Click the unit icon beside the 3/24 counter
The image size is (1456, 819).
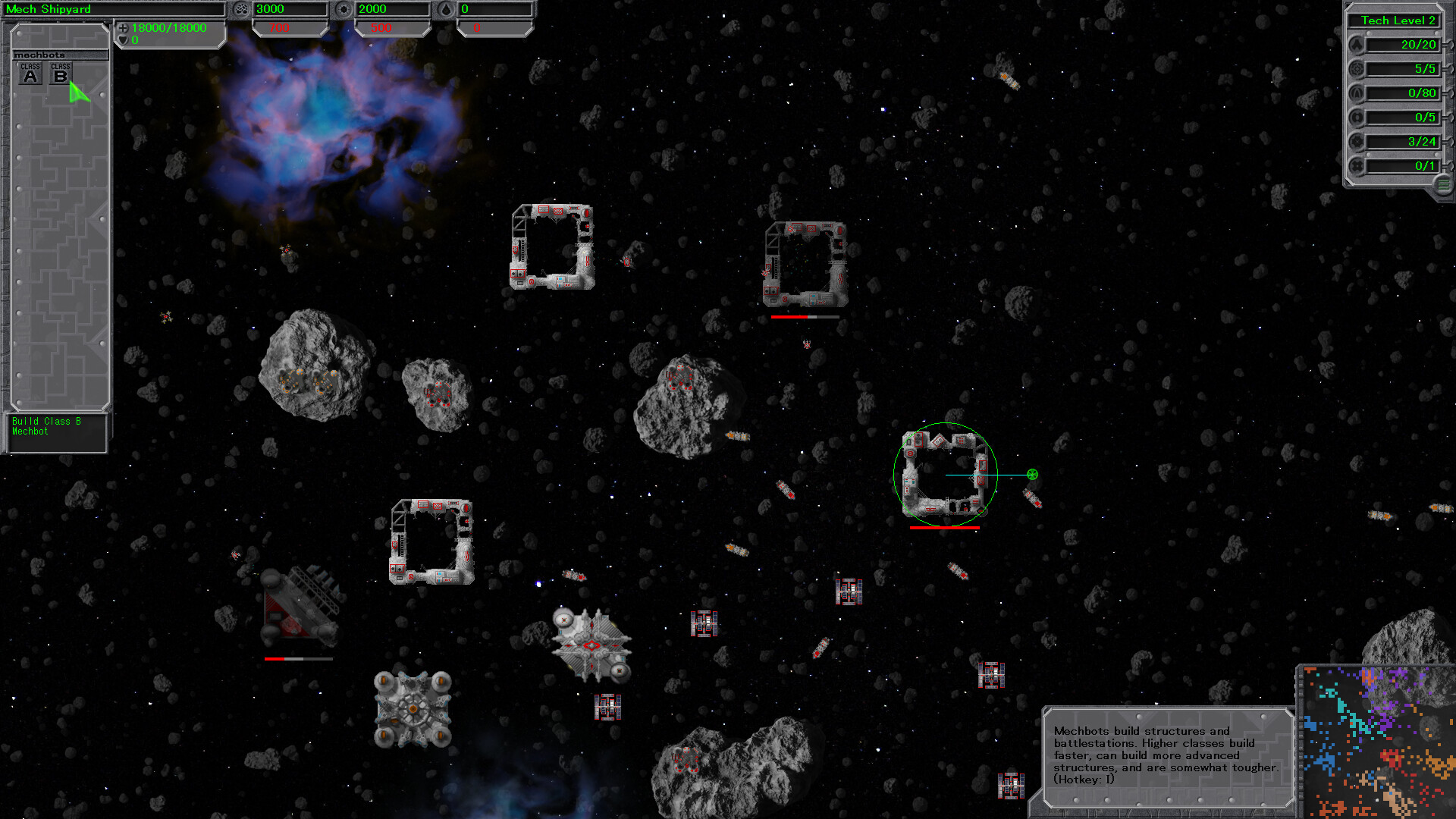click(1357, 141)
